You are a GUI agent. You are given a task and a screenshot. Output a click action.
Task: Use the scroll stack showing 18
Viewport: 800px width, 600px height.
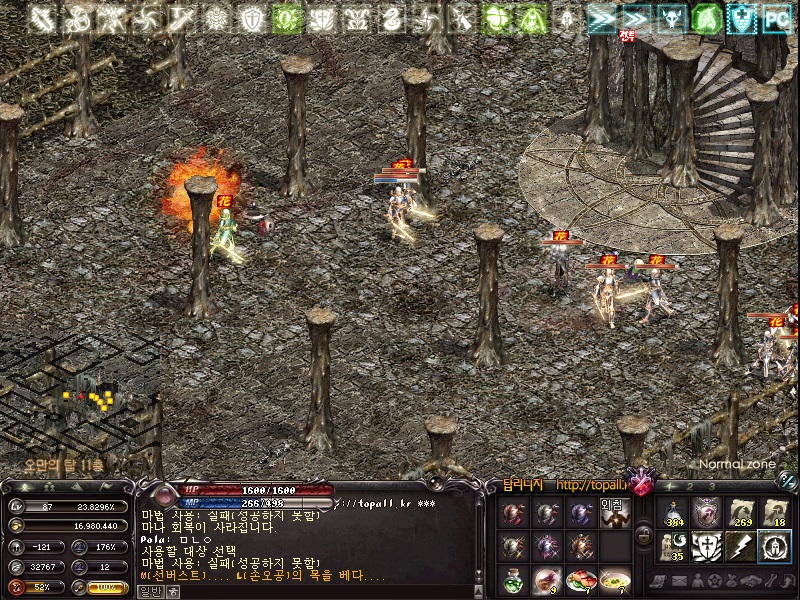pyautogui.click(x=775, y=513)
